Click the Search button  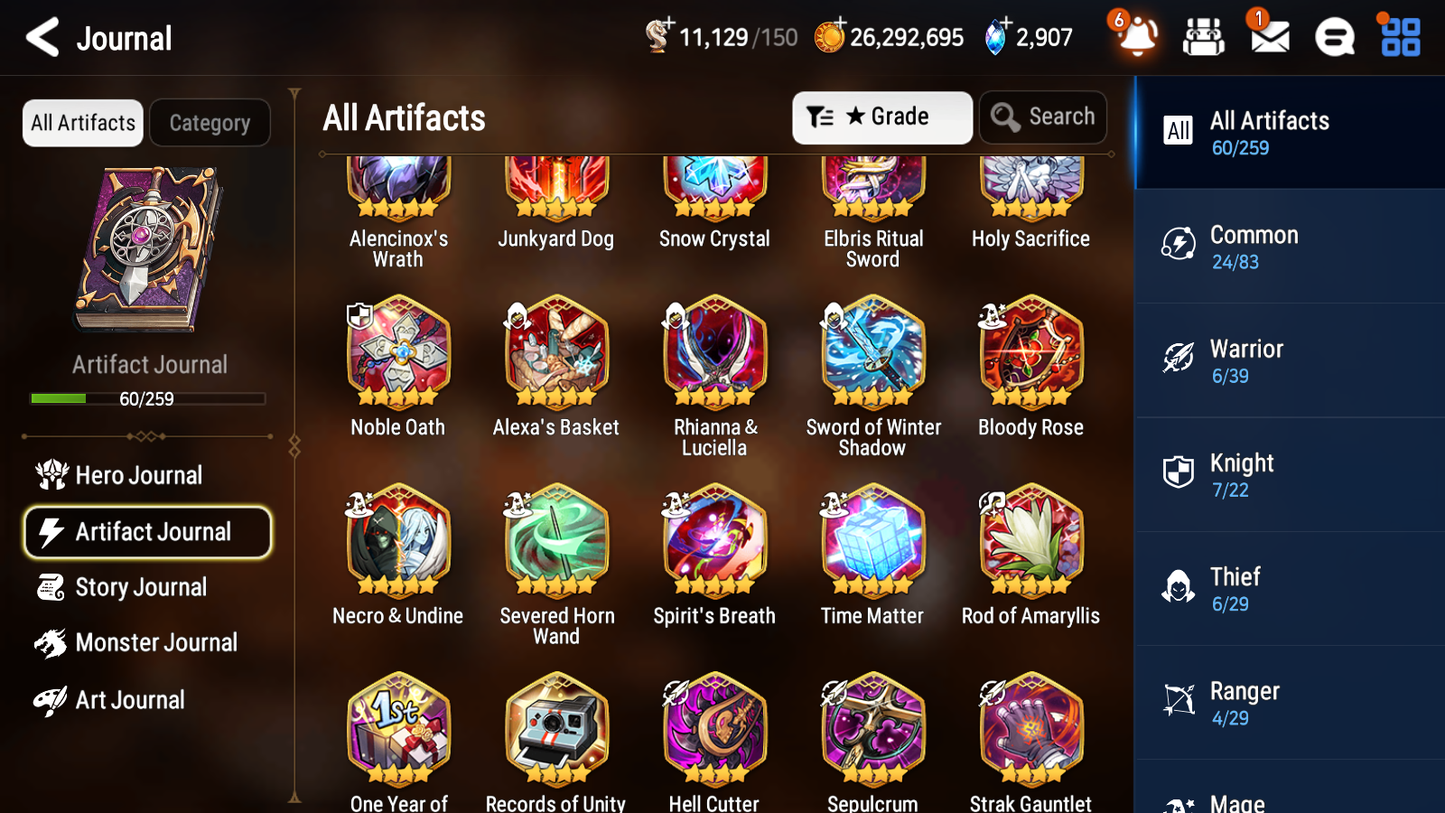pyautogui.click(x=1043, y=117)
